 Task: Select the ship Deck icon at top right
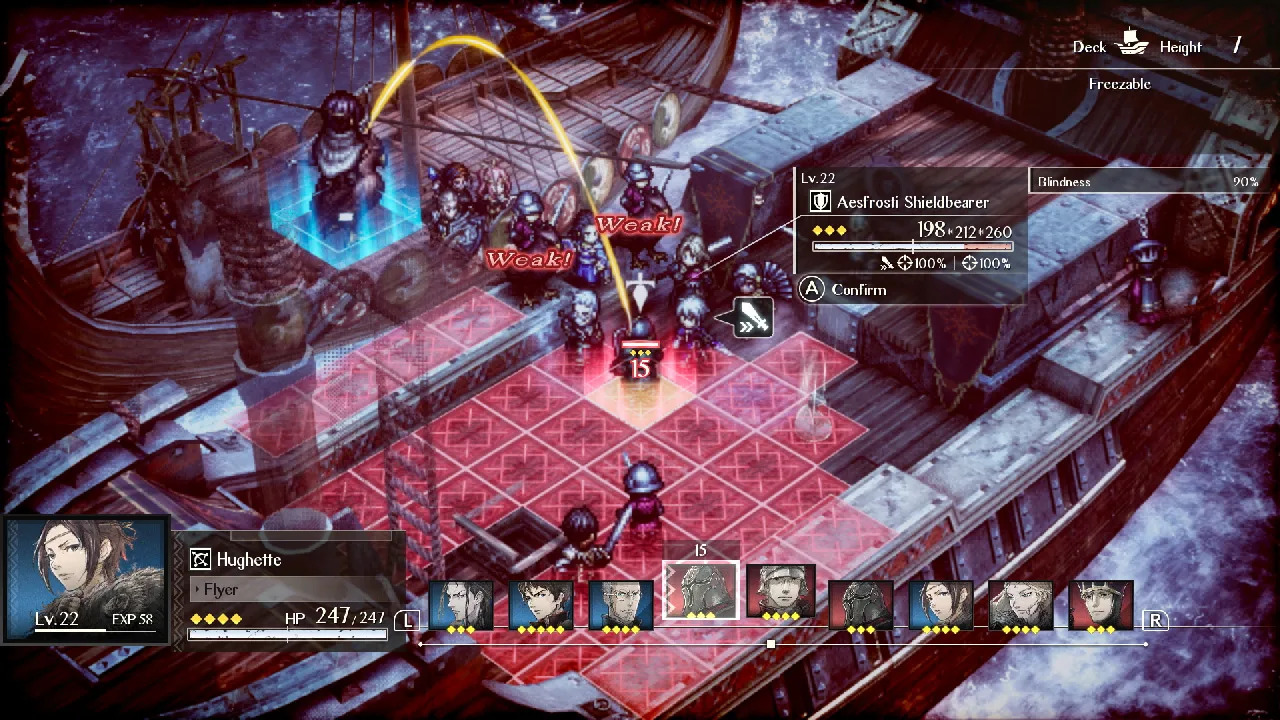1132,46
